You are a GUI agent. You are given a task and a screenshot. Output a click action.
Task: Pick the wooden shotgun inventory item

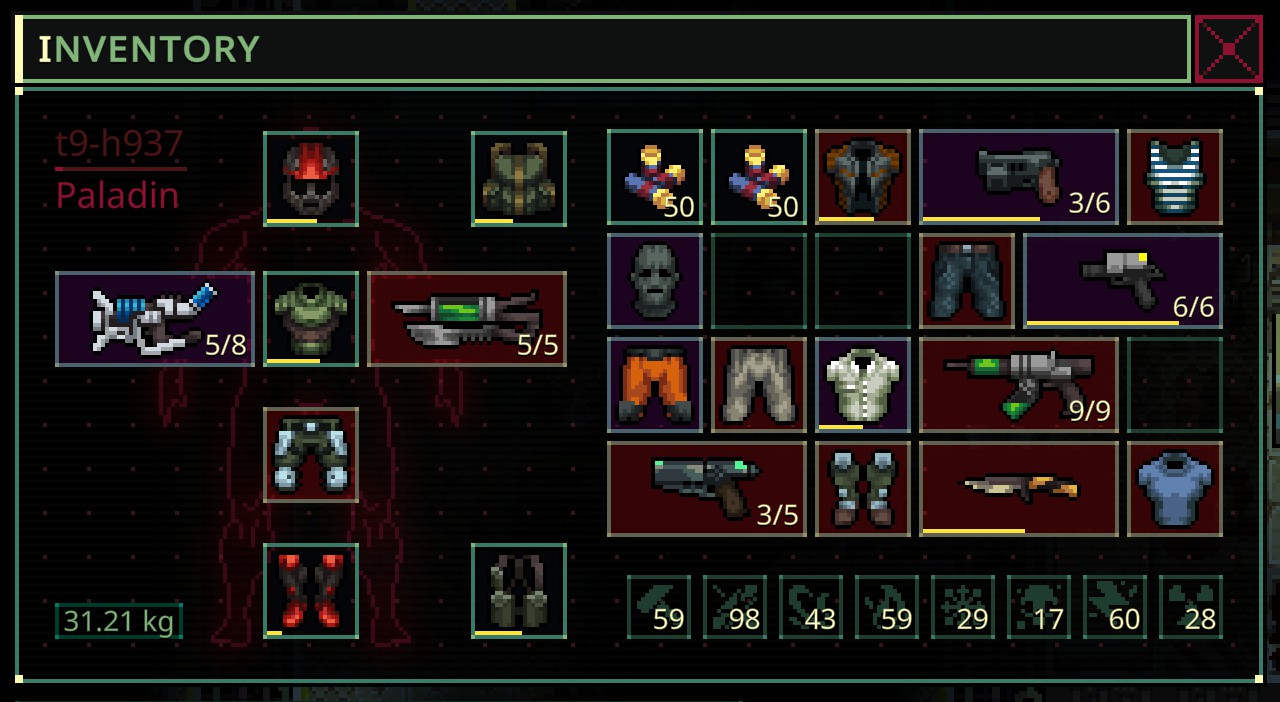1018,489
